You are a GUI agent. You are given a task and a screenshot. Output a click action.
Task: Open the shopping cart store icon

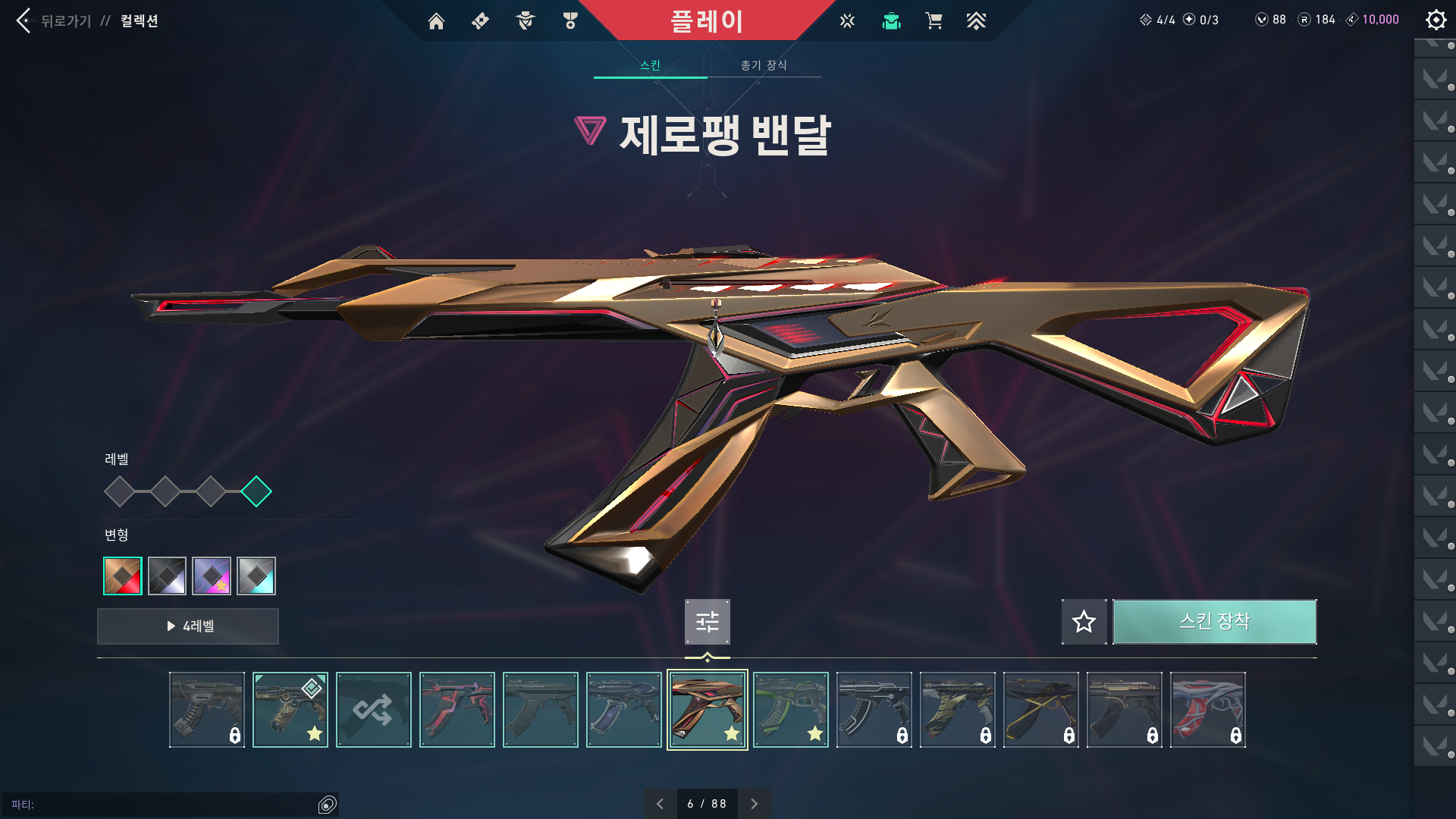tap(934, 21)
